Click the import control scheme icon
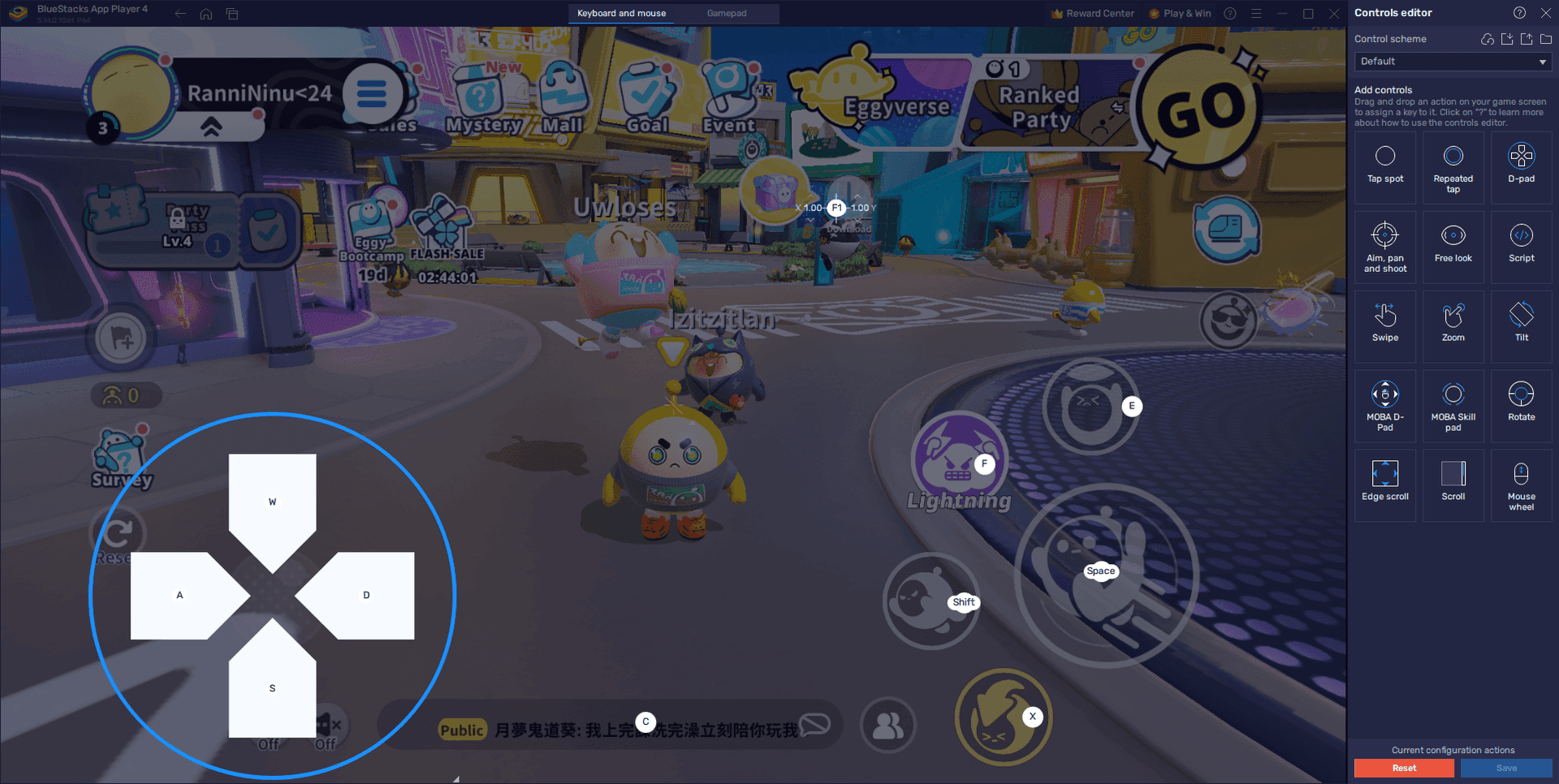Screen dimensions: 1559x784 click(1507, 38)
